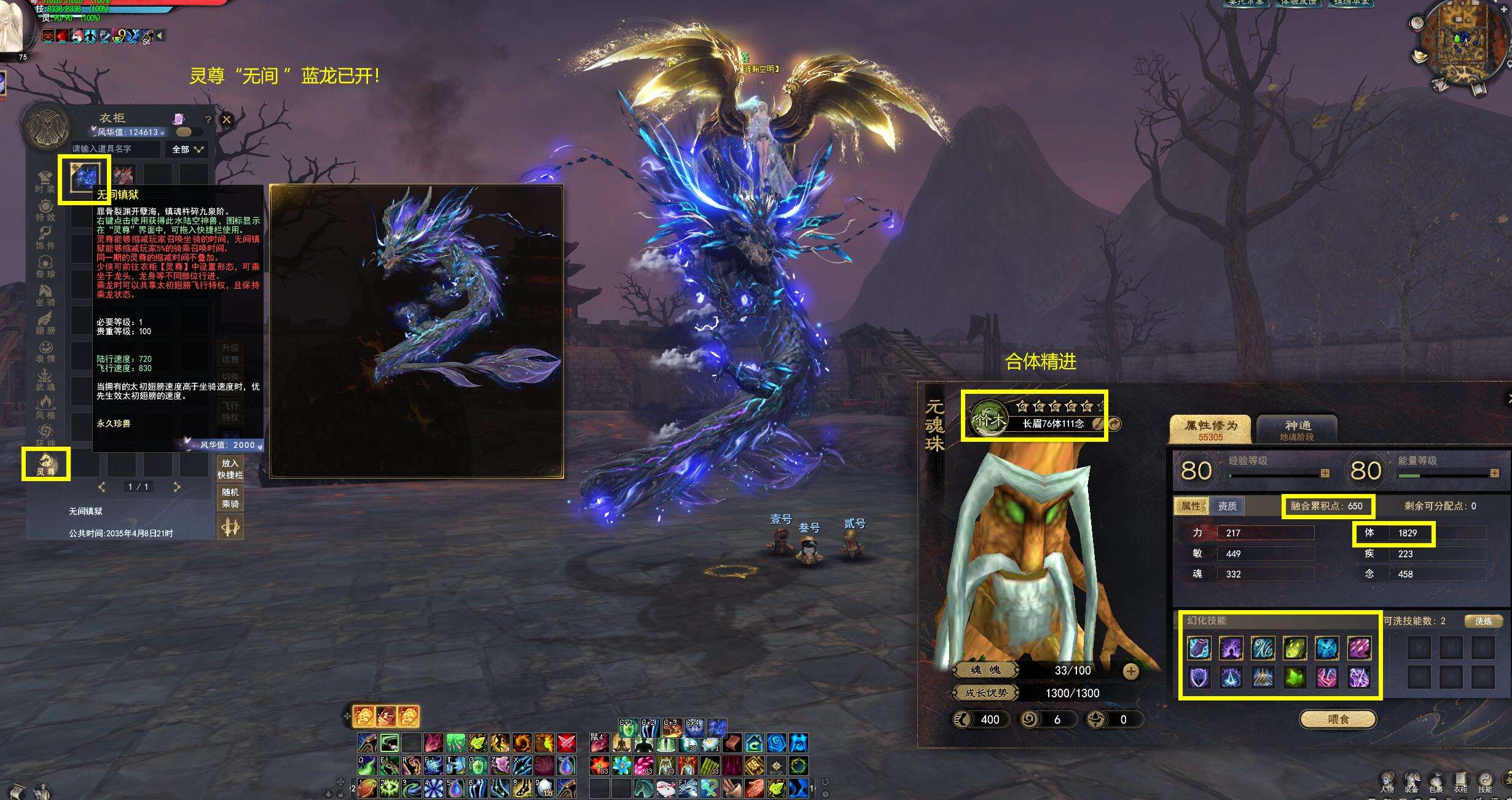Open the 全部 filter dropdown
The height and width of the screenshot is (800, 1512).
pos(187,149)
